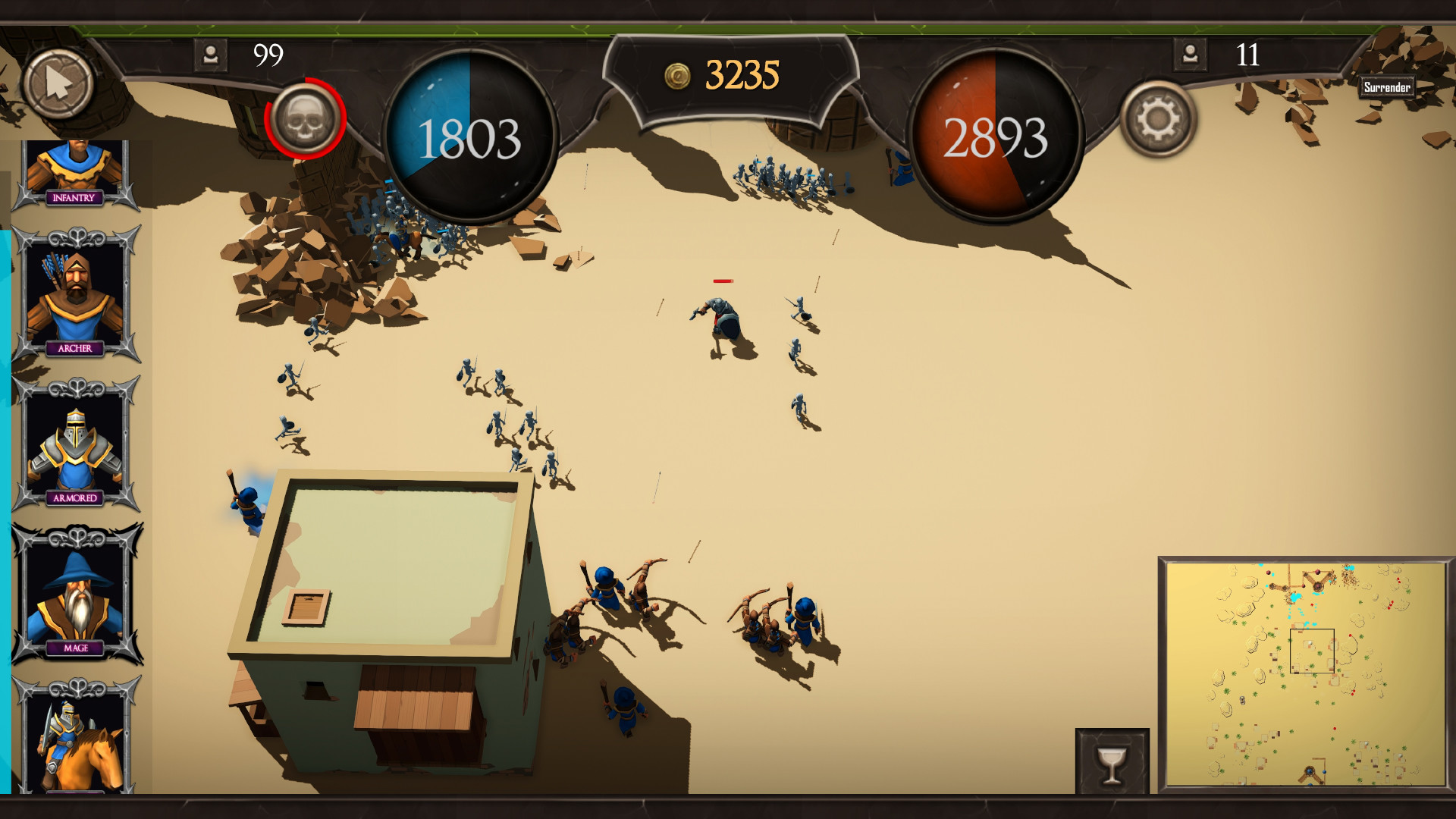Select the mounted cavalry unit card
The image size is (1456, 819).
(75, 739)
